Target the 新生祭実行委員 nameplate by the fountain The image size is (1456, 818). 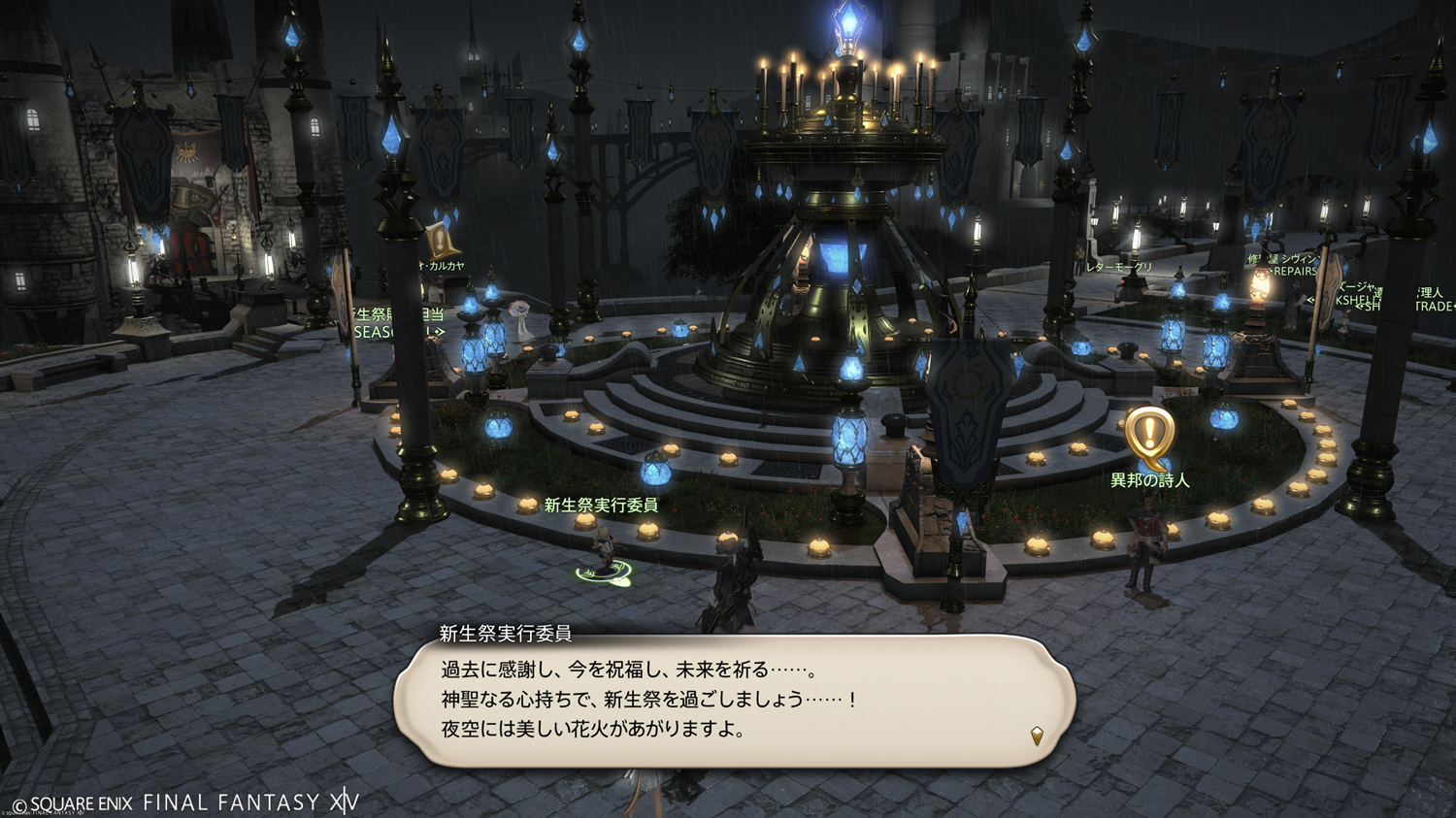[x=601, y=506]
